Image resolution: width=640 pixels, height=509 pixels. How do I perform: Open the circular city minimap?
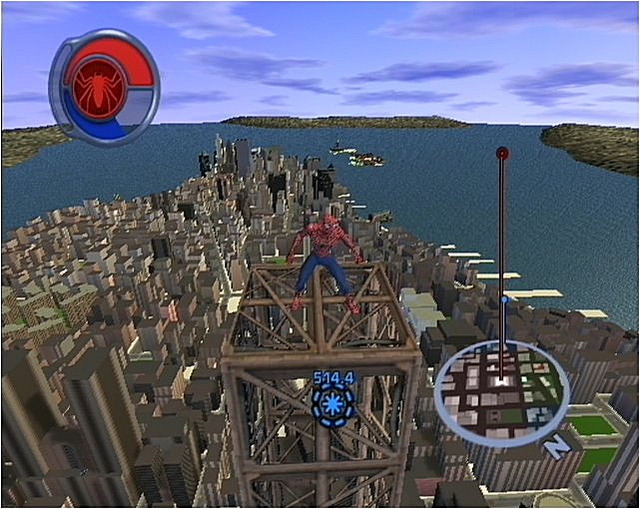(x=501, y=392)
